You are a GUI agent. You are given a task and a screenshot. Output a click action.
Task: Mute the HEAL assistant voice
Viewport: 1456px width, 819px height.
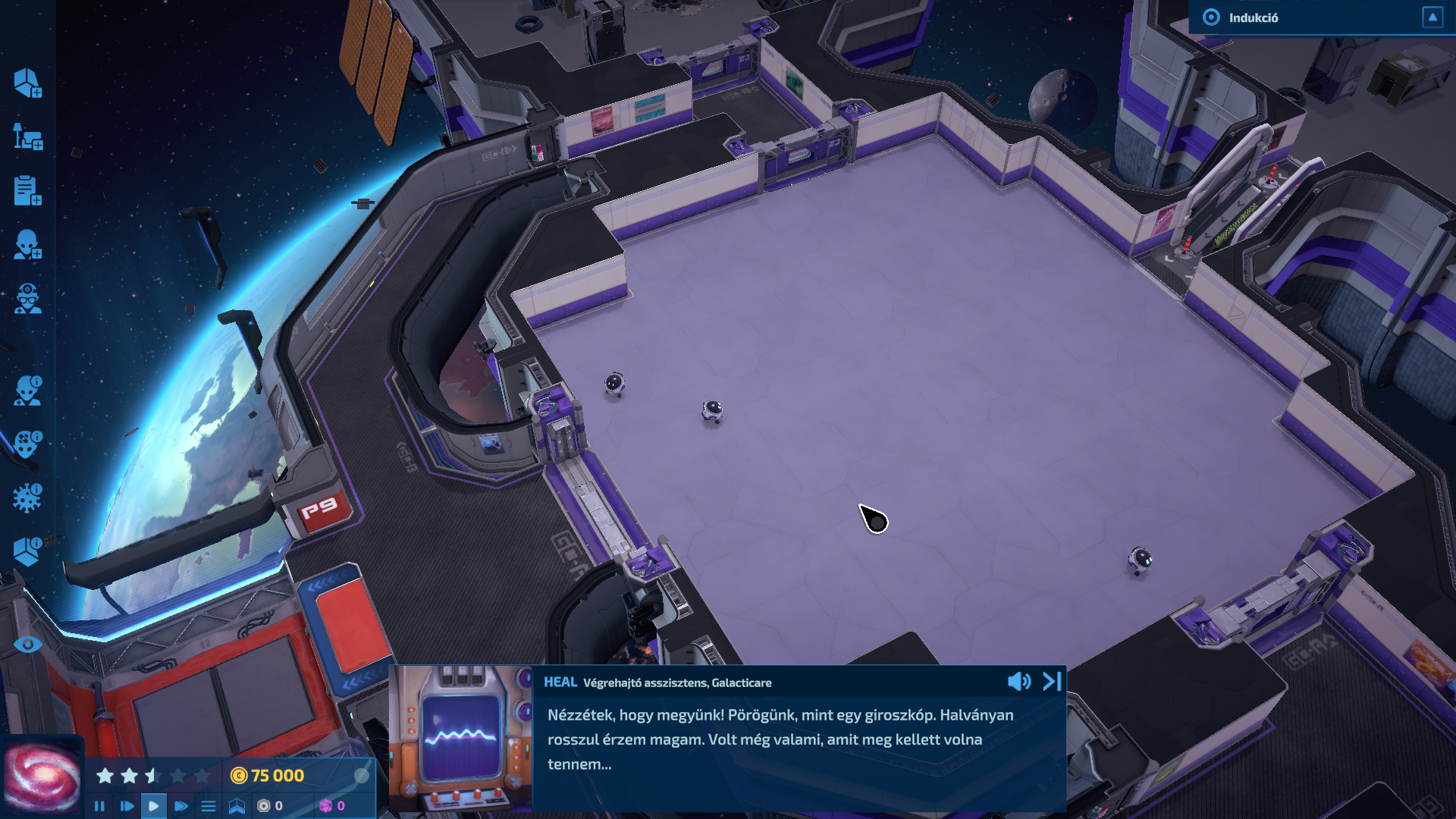click(x=1018, y=682)
